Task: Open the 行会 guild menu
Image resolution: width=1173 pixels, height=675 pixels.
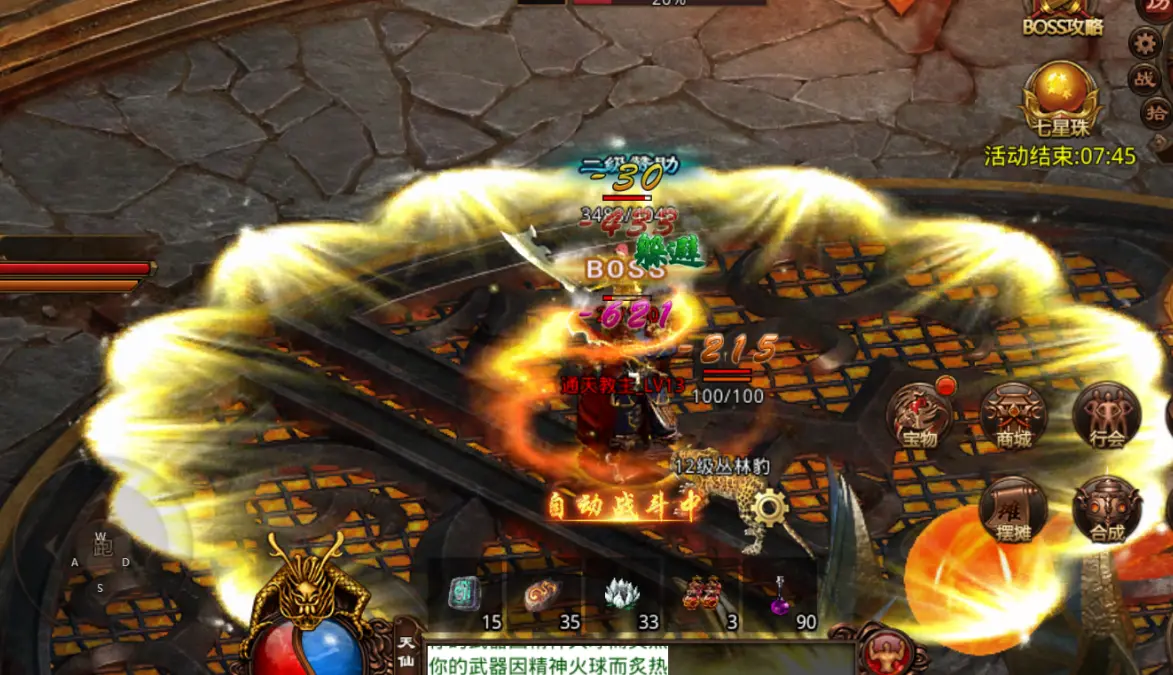Action: click(1106, 414)
